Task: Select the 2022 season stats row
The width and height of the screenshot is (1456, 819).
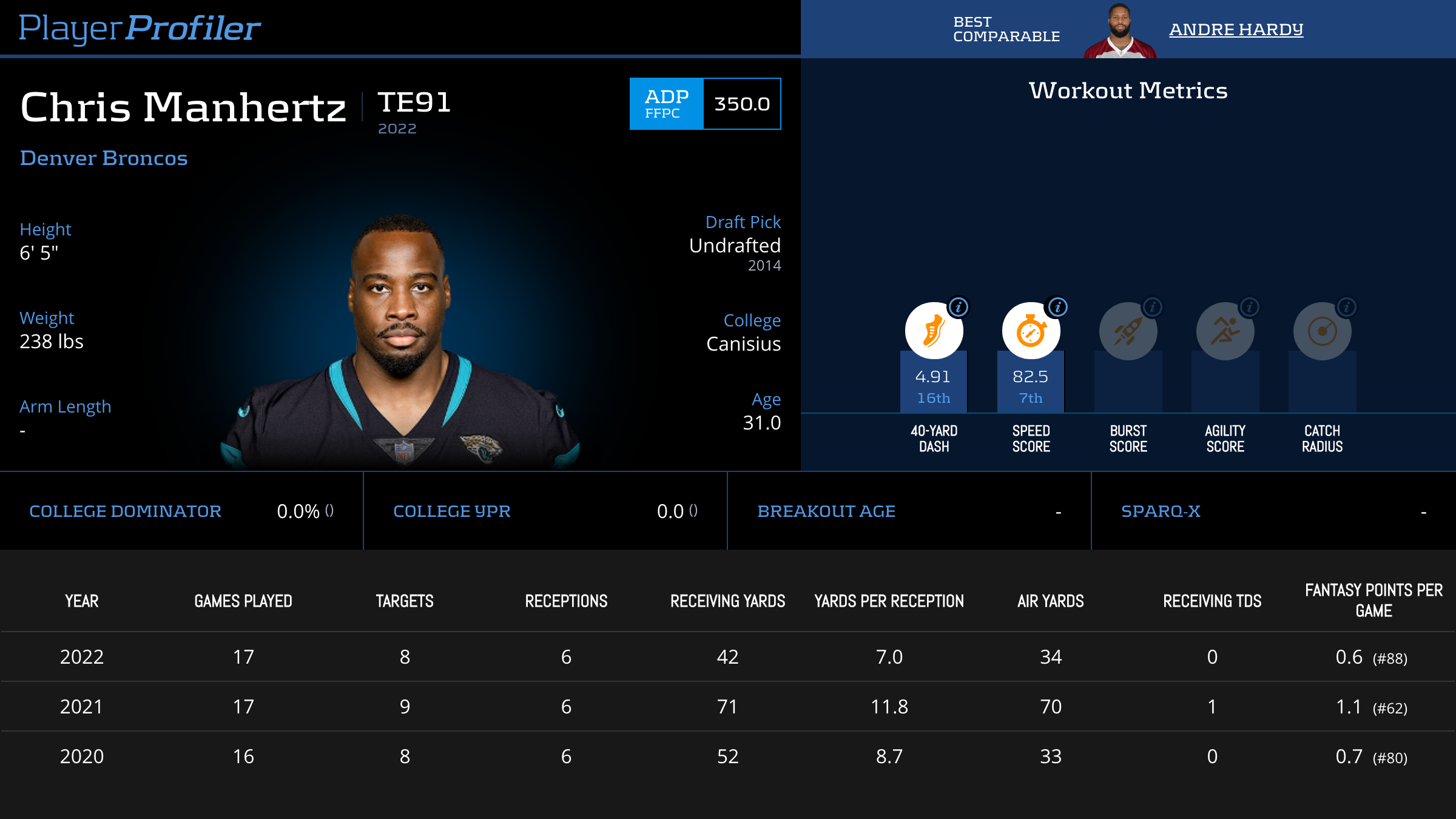Action: coord(728,657)
